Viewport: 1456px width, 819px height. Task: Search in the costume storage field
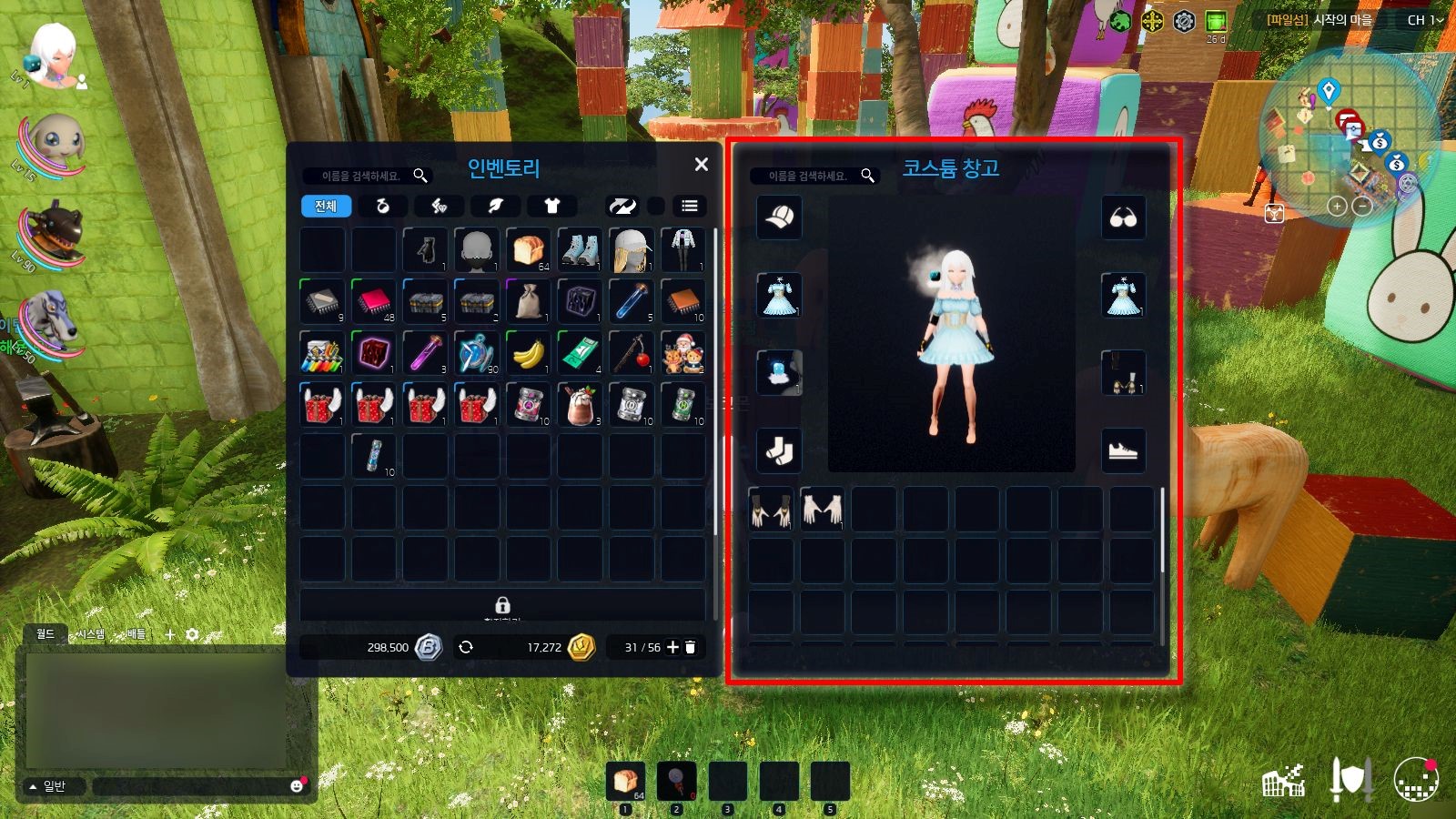807,176
